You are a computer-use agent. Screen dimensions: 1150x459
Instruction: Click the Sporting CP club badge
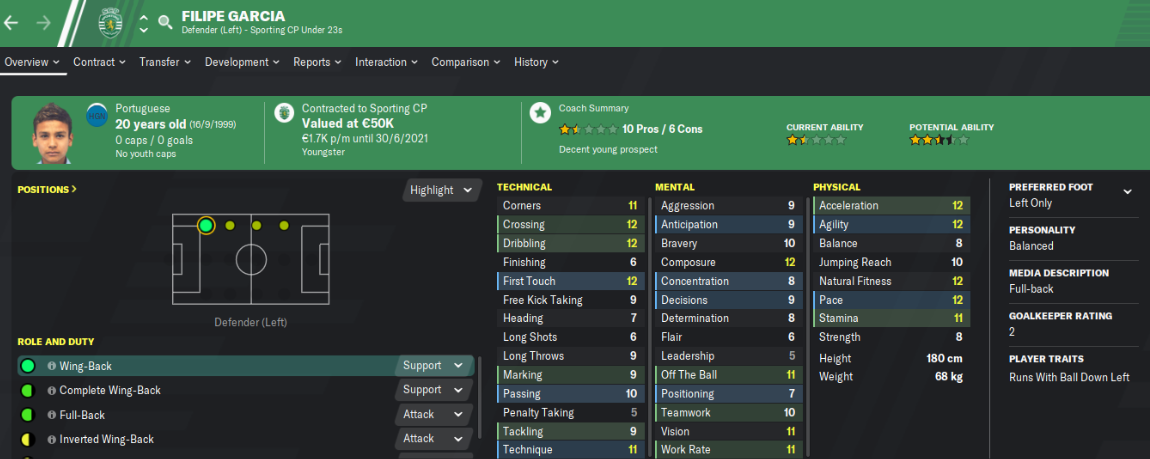click(x=109, y=21)
